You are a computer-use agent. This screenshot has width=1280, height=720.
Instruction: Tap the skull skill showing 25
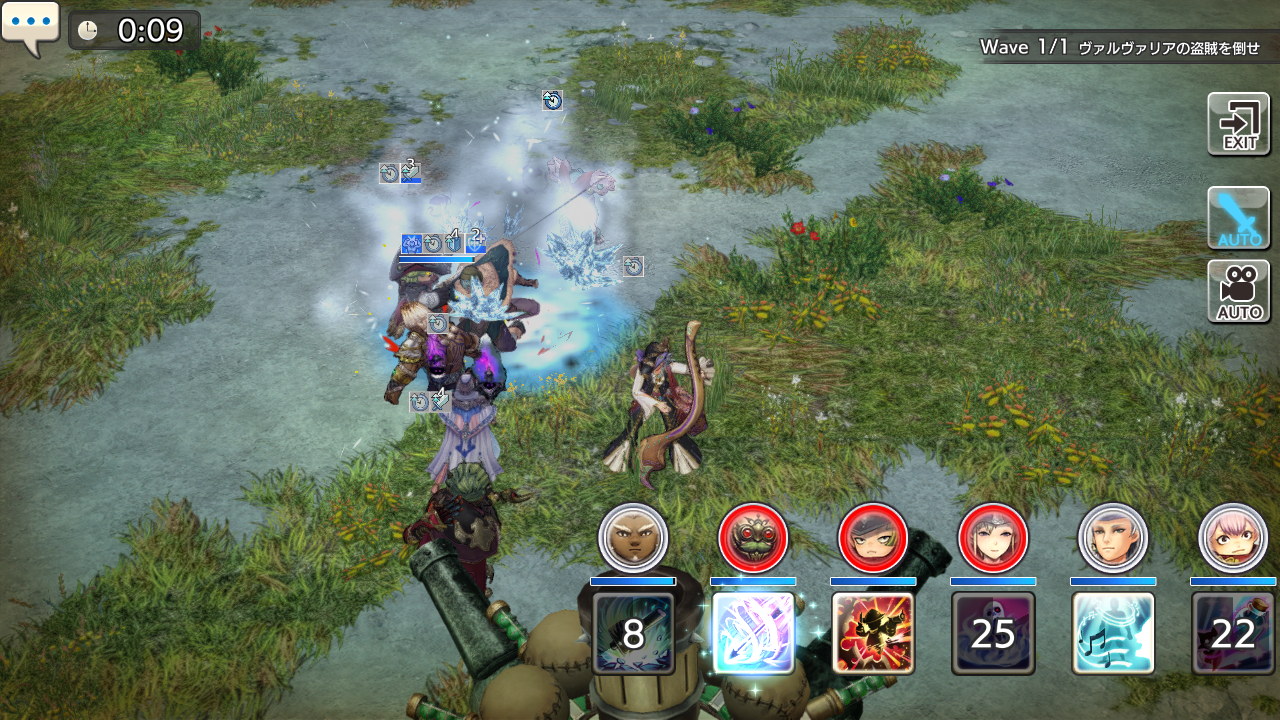993,633
